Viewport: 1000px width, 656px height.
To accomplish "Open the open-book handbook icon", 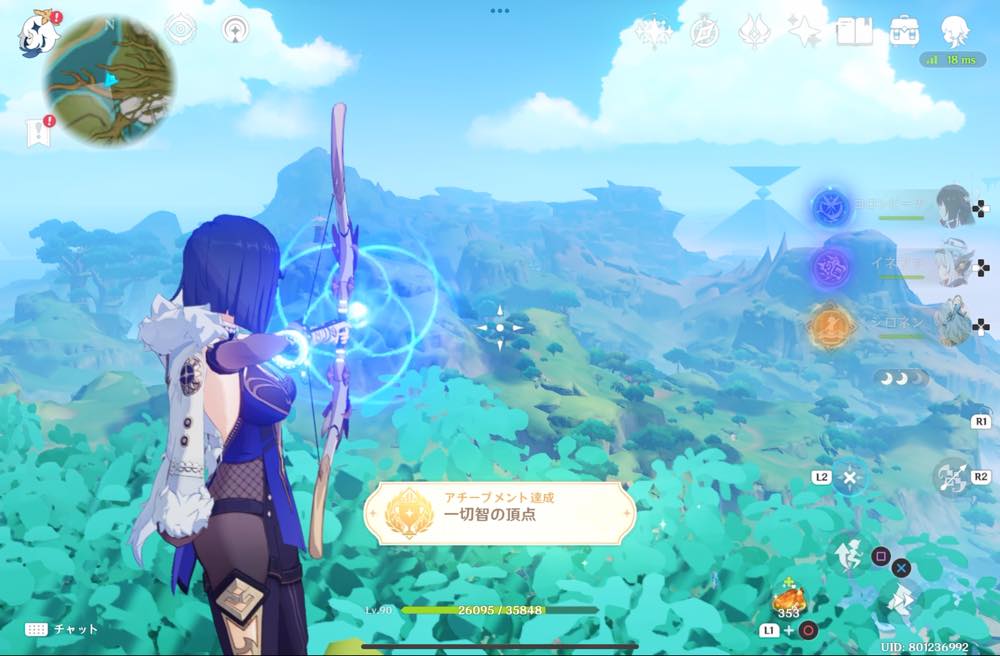I will tap(854, 32).
